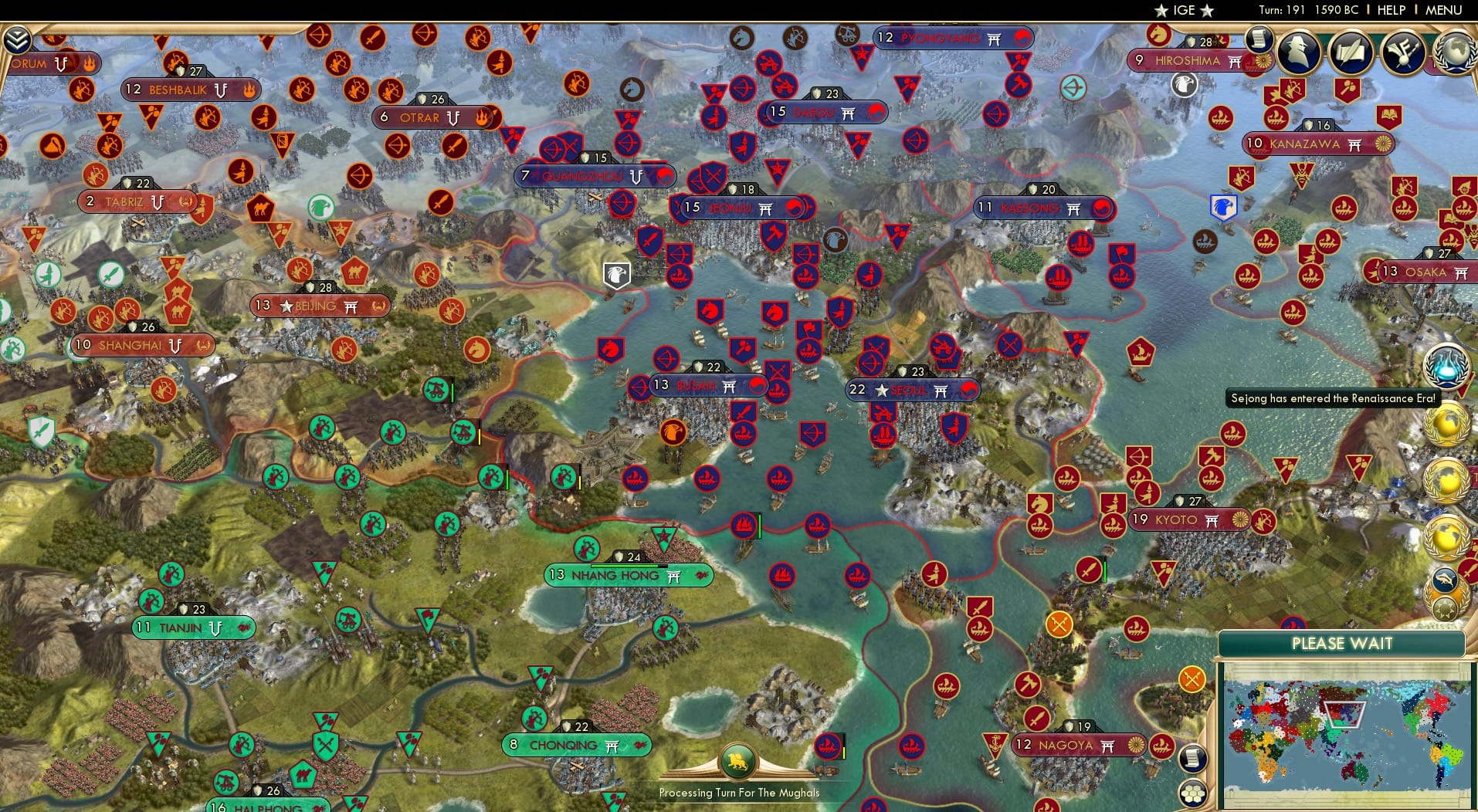Viewport: 1478px width, 812px height.
Task: Select the Kyoto city banner
Action: [1188, 519]
